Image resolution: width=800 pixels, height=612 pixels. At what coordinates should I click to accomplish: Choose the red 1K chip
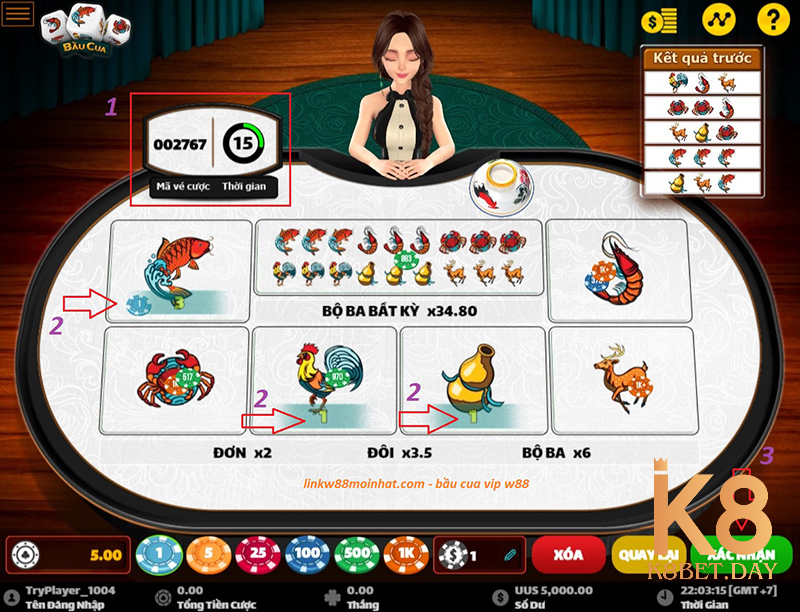(404, 554)
